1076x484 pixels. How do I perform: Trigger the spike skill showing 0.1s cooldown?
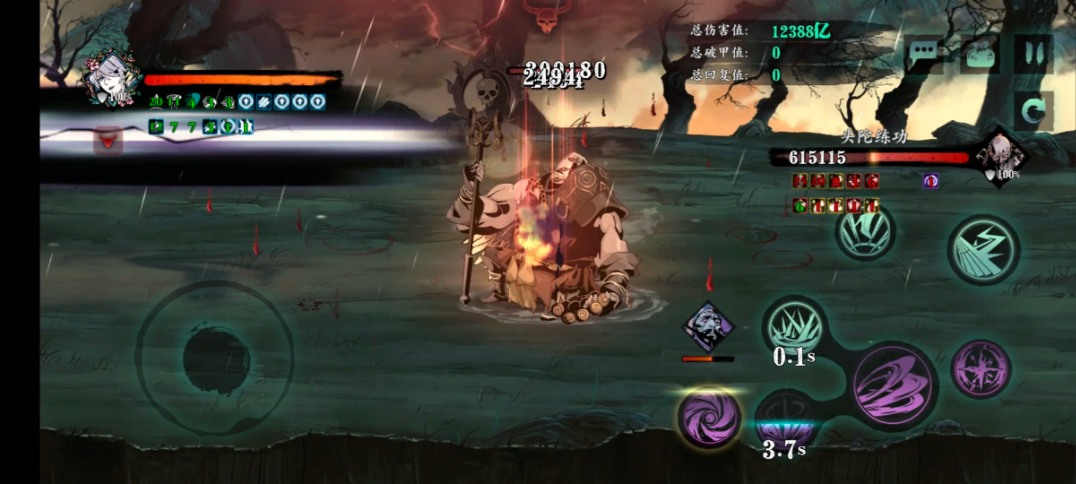[x=794, y=327]
